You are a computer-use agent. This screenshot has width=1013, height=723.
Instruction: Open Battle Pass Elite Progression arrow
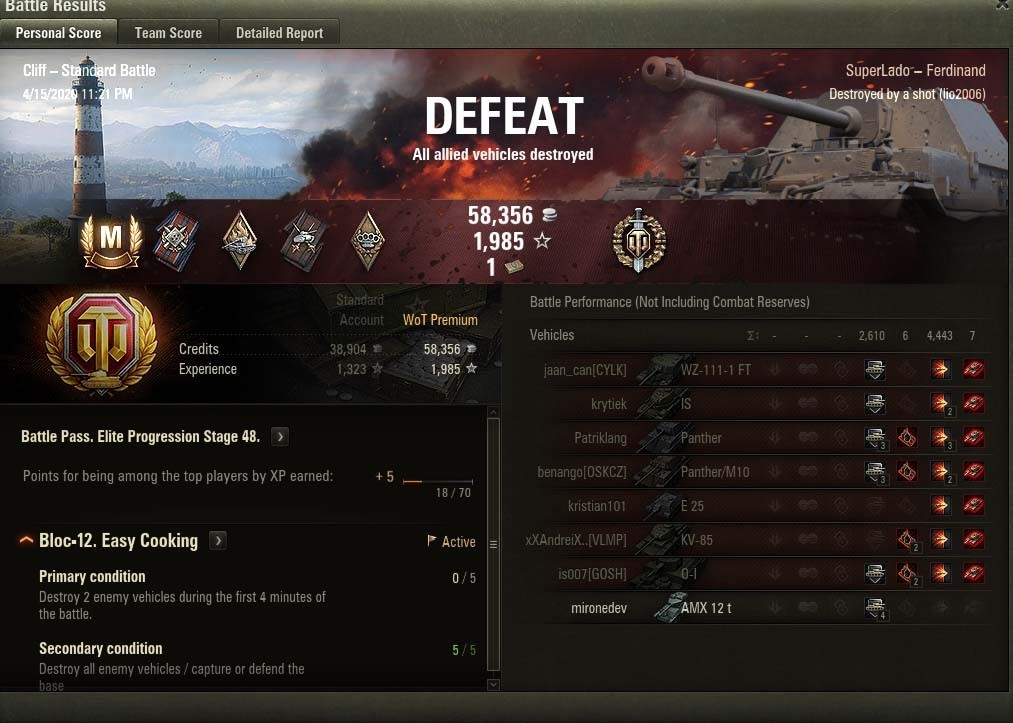(280, 437)
